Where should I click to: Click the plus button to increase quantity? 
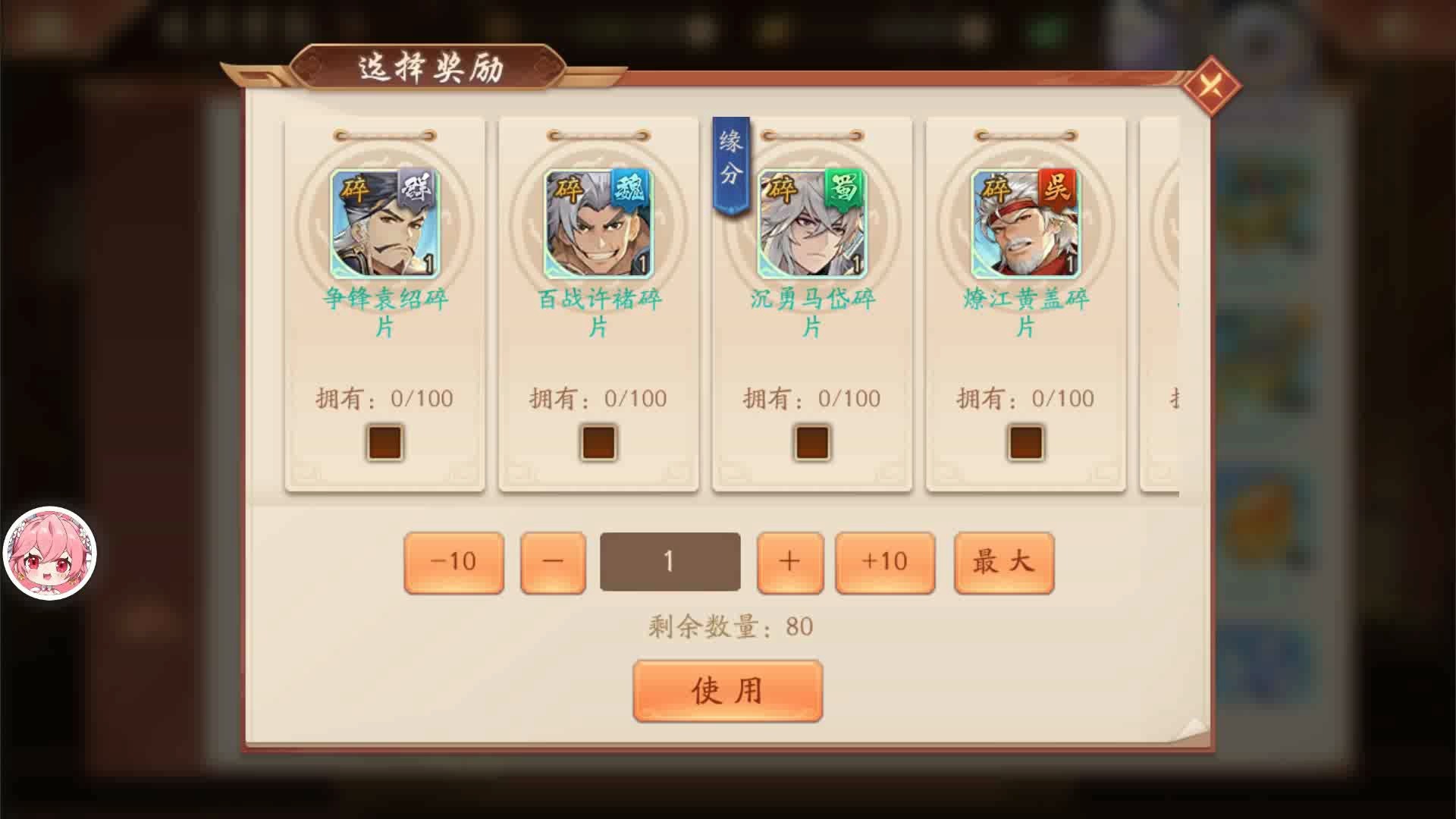coord(789,561)
